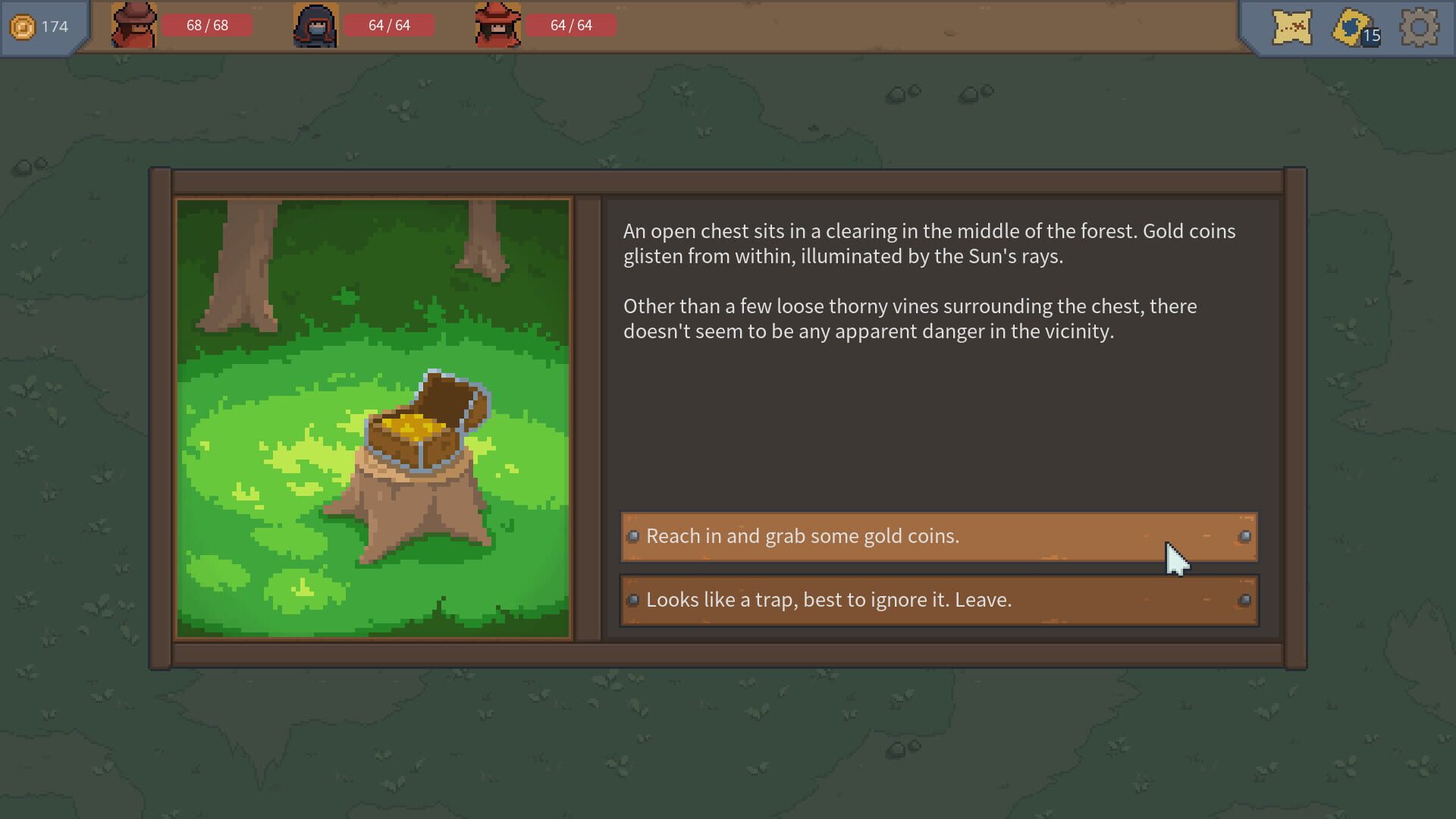Click the 68/68 health bar
The height and width of the screenshot is (819, 1456).
click(206, 25)
